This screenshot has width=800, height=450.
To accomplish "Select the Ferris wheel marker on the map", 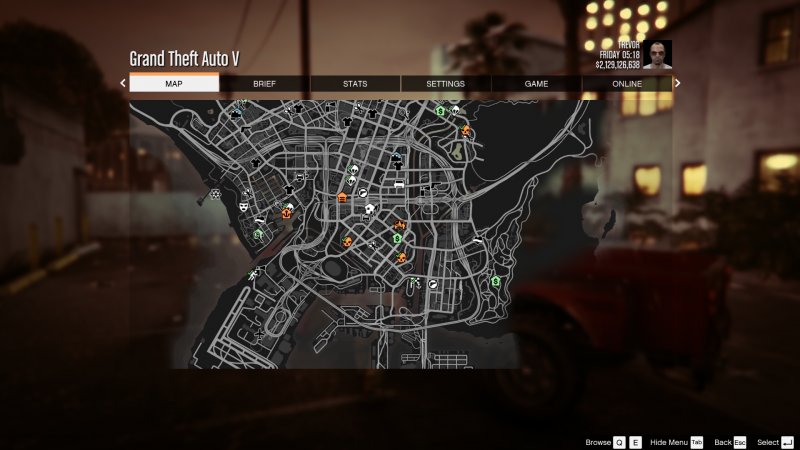I will pos(215,193).
